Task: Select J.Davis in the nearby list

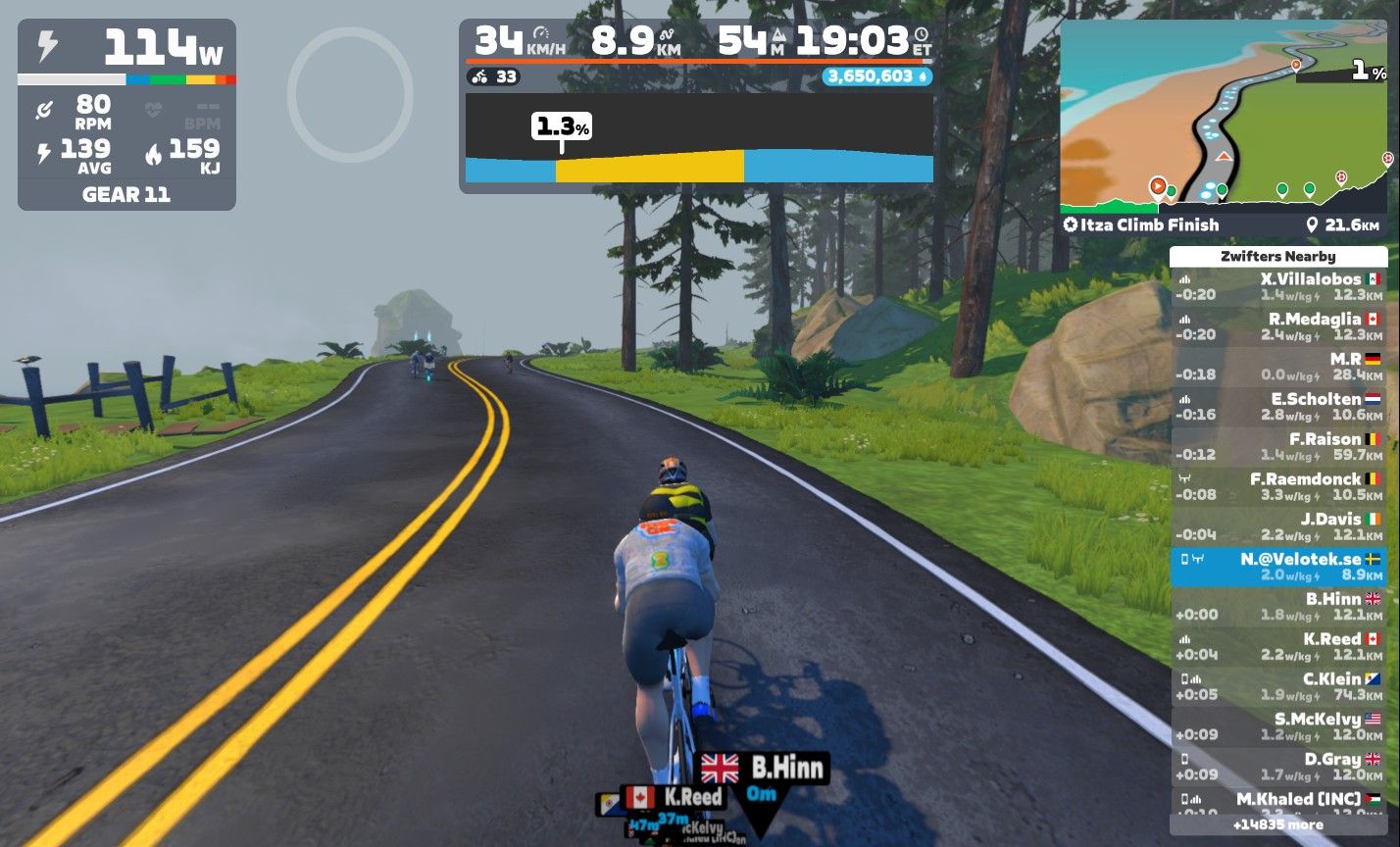Action: (x=1278, y=526)
